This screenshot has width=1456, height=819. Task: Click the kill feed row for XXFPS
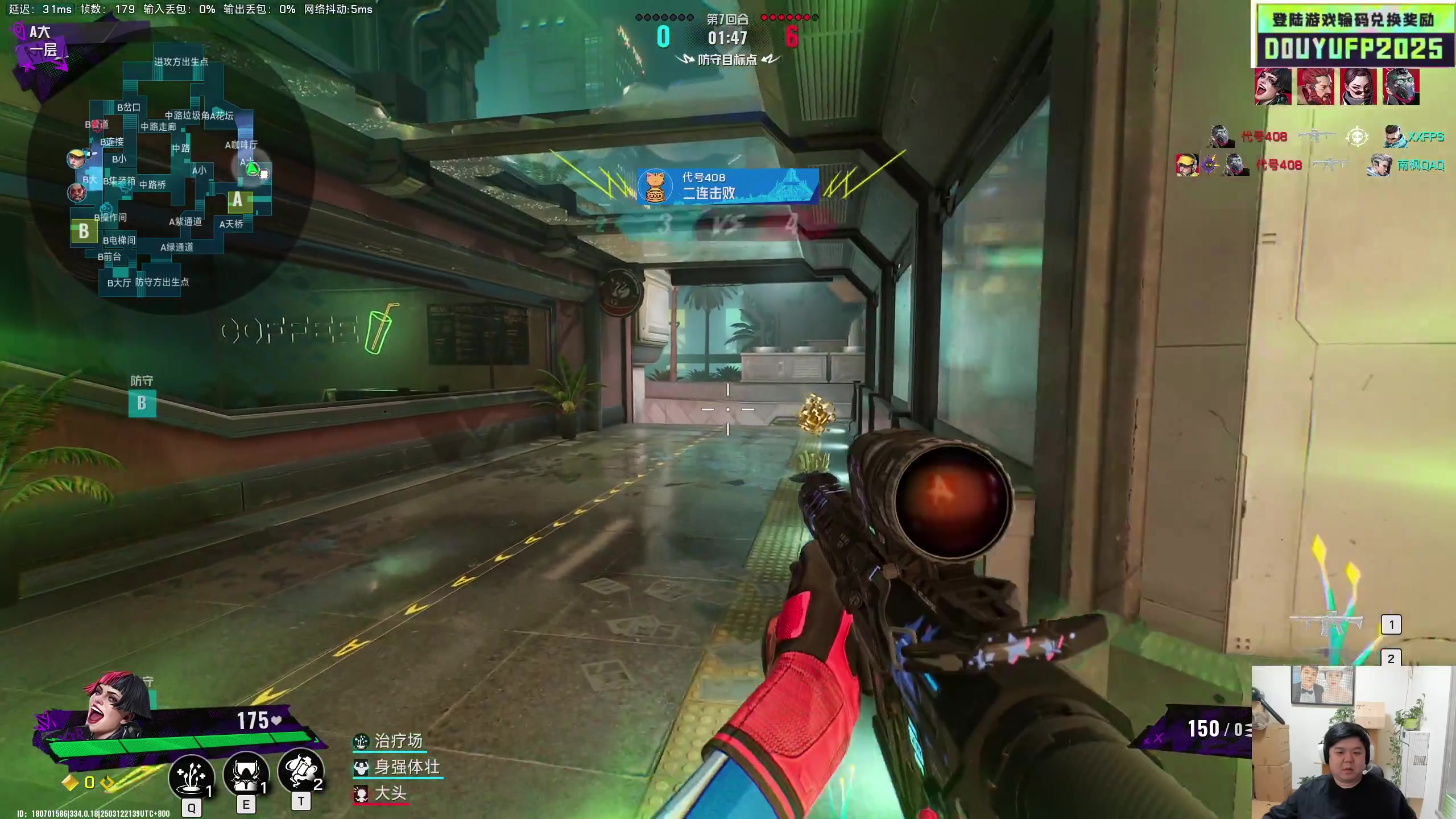[x=1326, y=137]
